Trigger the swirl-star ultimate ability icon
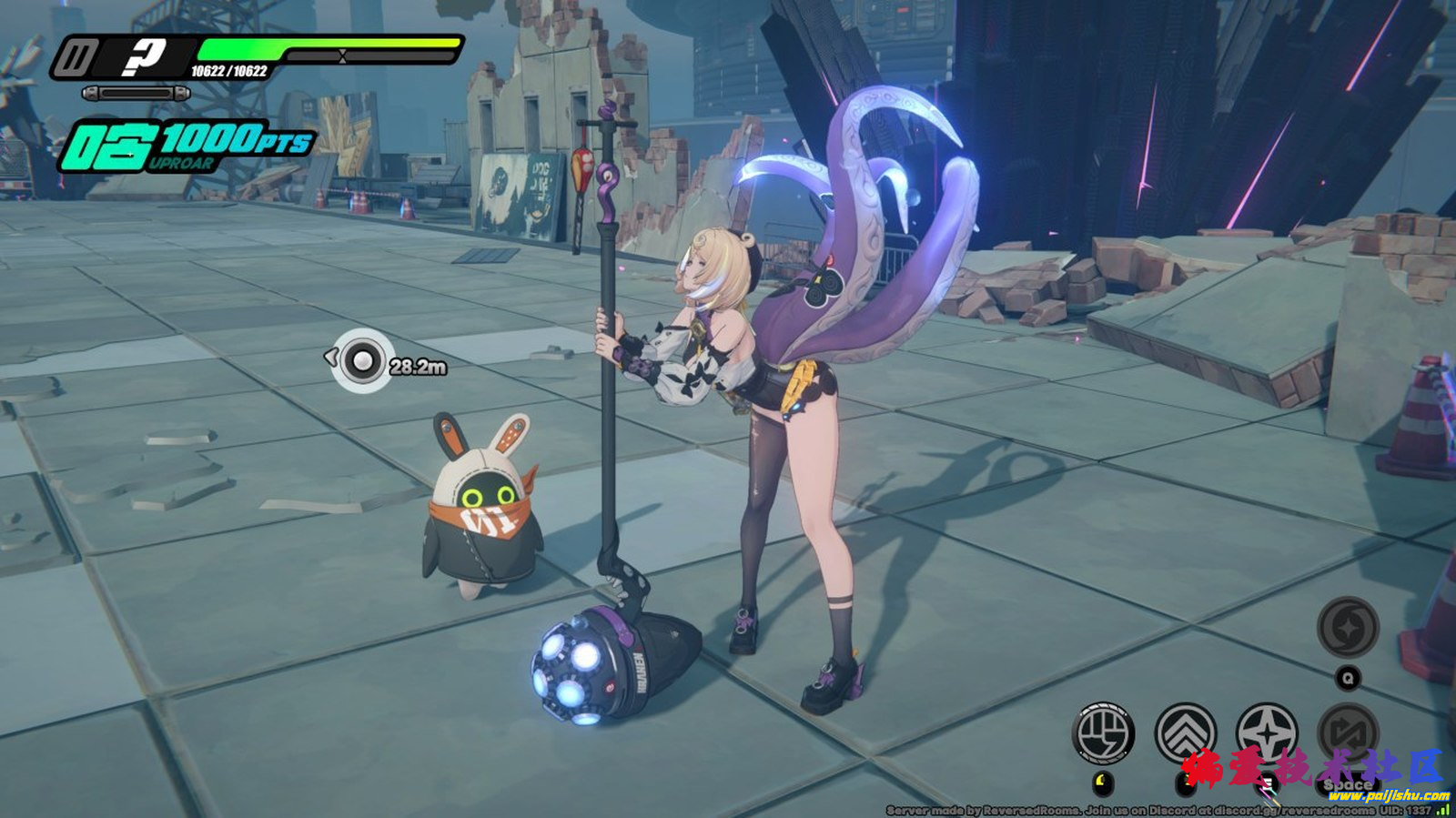The image size is (1456, 818). click(x=1348, y=628)
